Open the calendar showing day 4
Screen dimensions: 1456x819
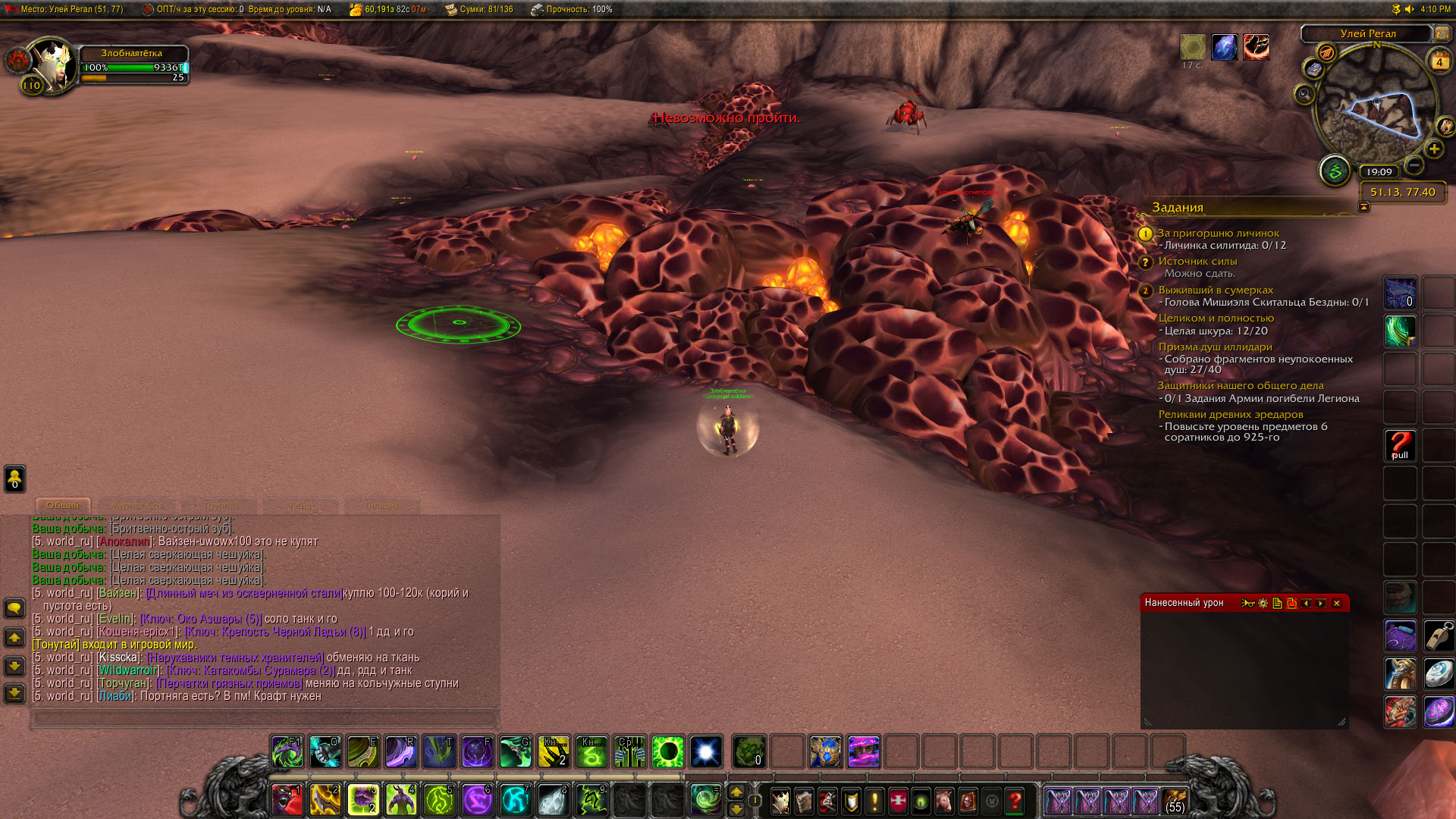[x=1439, y=61]
